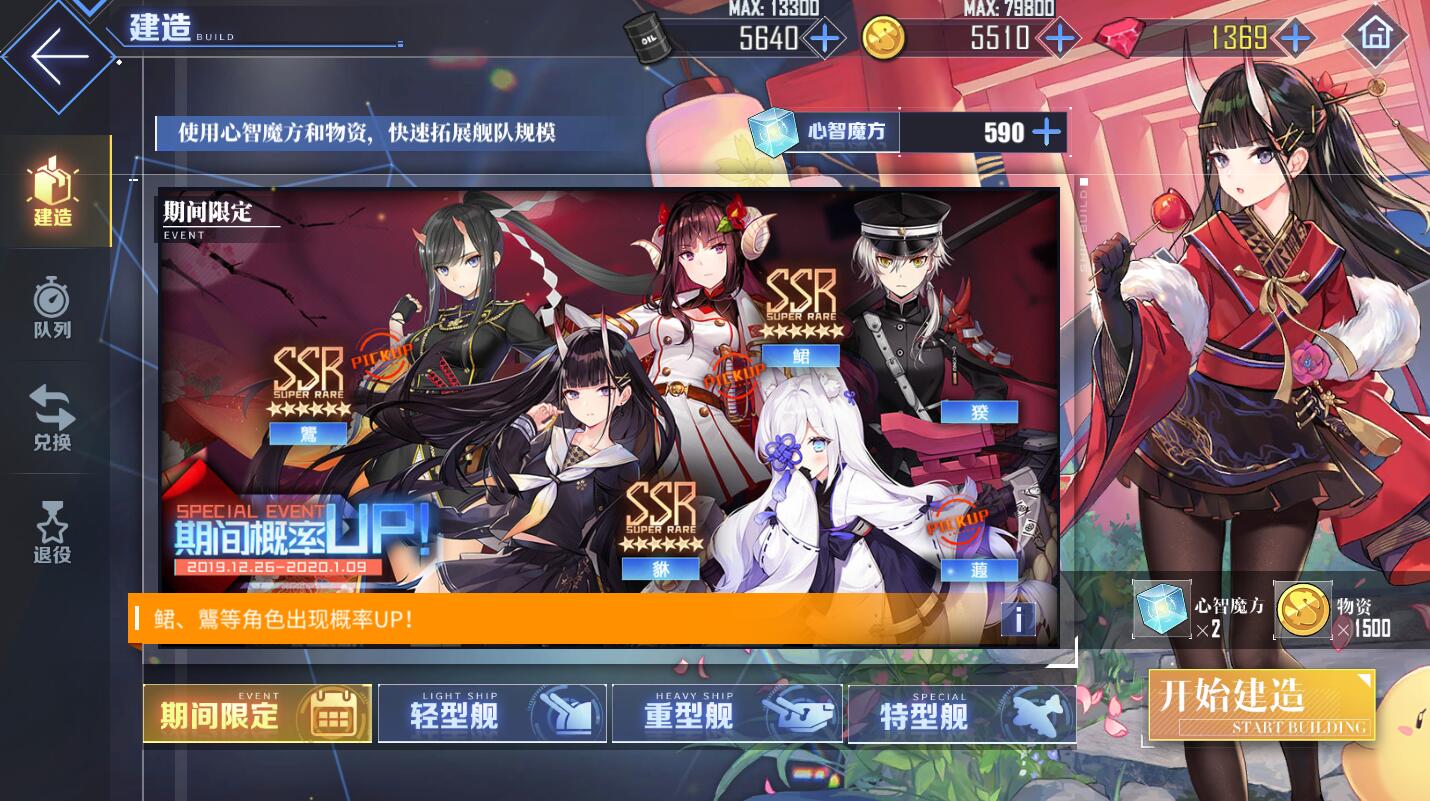Screen dimensions: 1430x801
Task: Switch to the 轻型舰 (Light Ship) tab
Action: tap(491, 713)
